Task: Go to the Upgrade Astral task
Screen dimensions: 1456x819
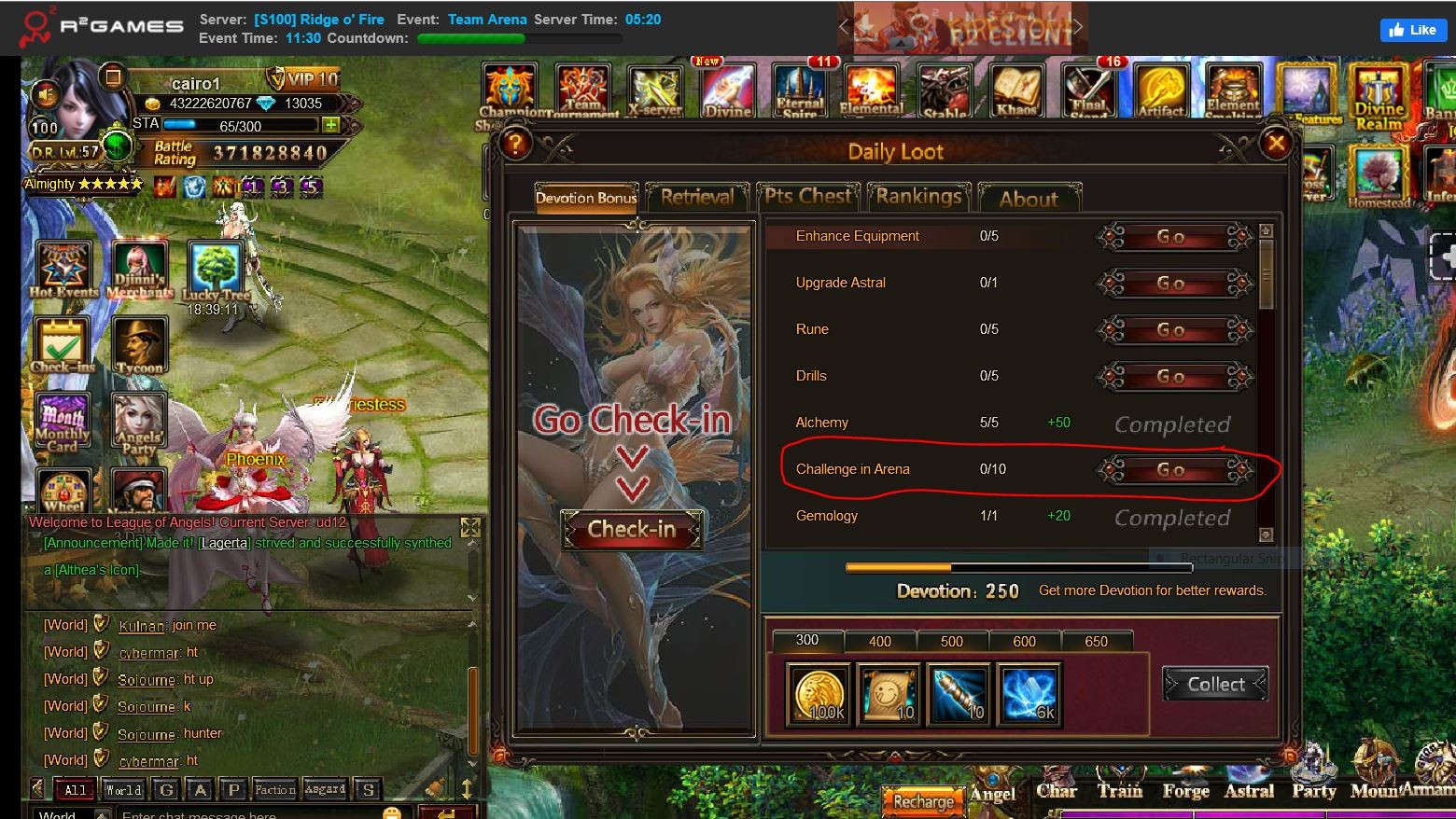Action: coord(1172,284)
